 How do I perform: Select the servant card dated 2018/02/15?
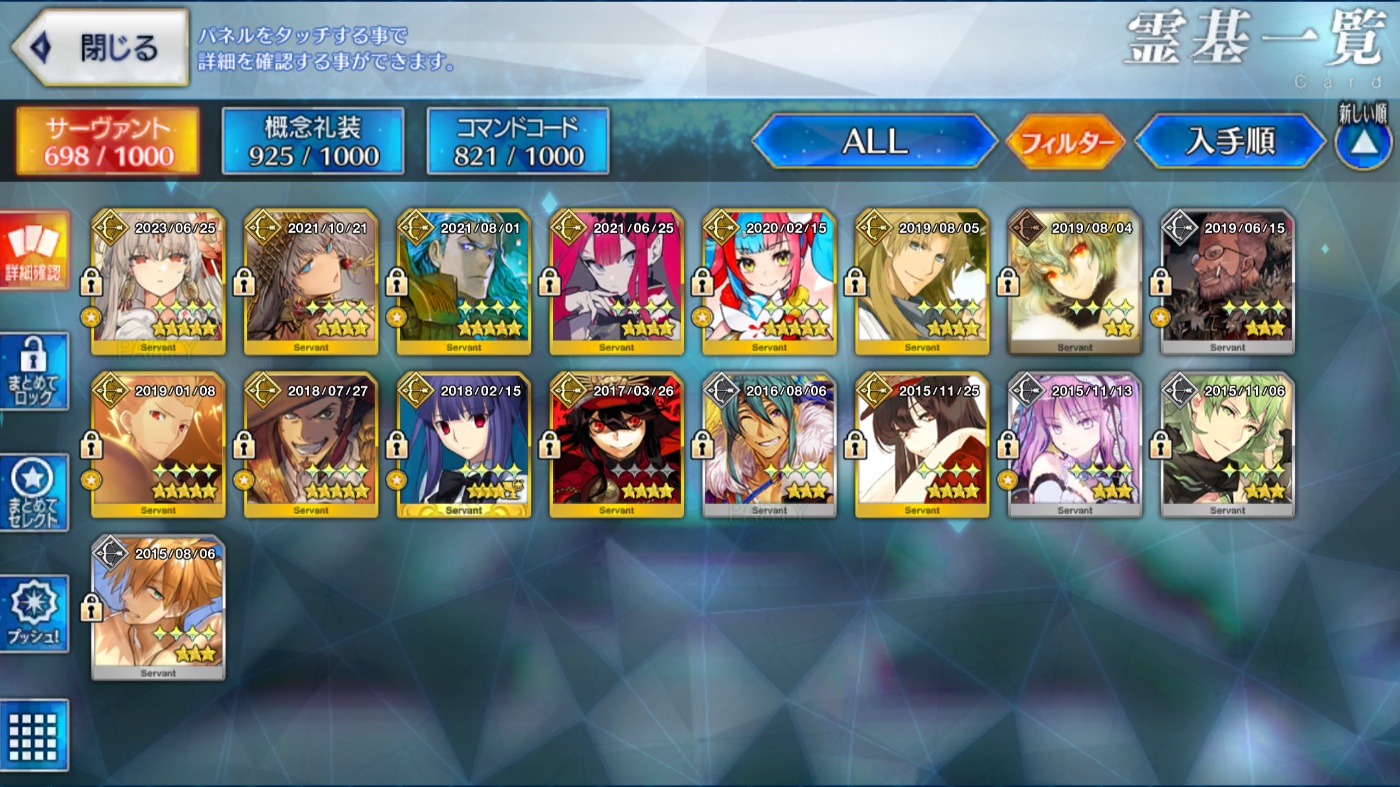click(x=463, y=445)
